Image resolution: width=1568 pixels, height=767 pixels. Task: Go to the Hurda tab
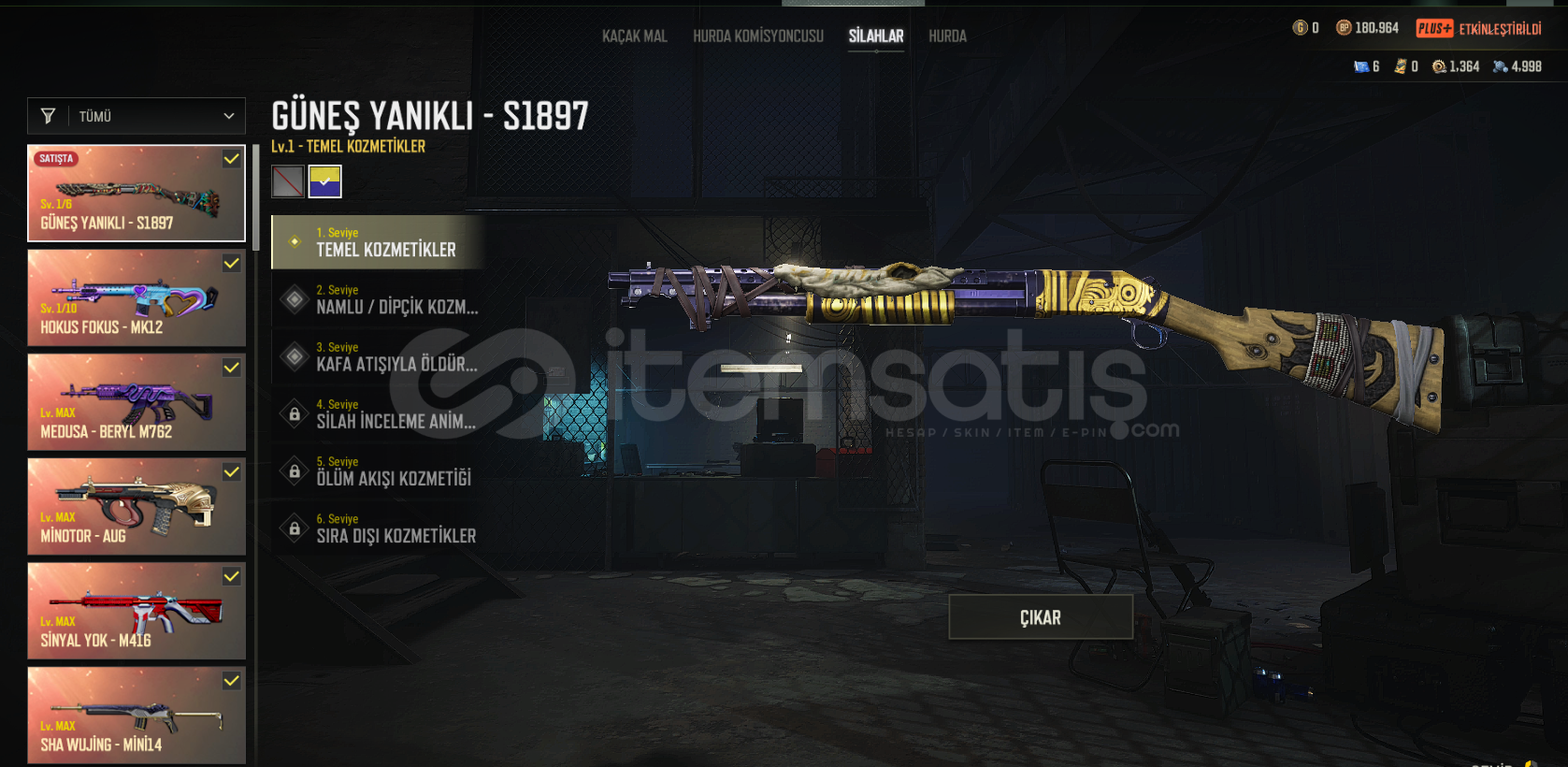click(x=947, y=36)
